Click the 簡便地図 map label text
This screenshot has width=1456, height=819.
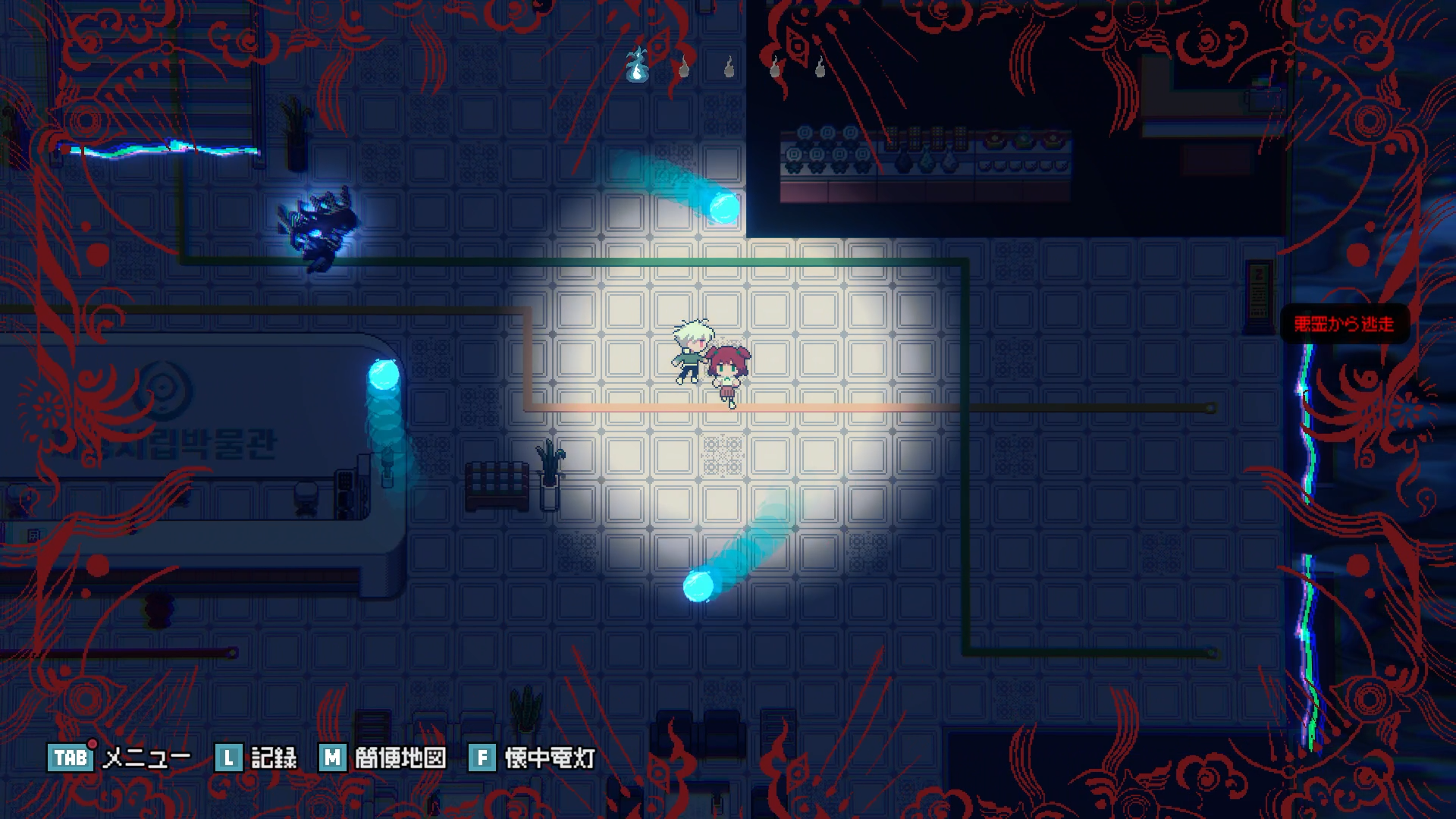(400, 756)
